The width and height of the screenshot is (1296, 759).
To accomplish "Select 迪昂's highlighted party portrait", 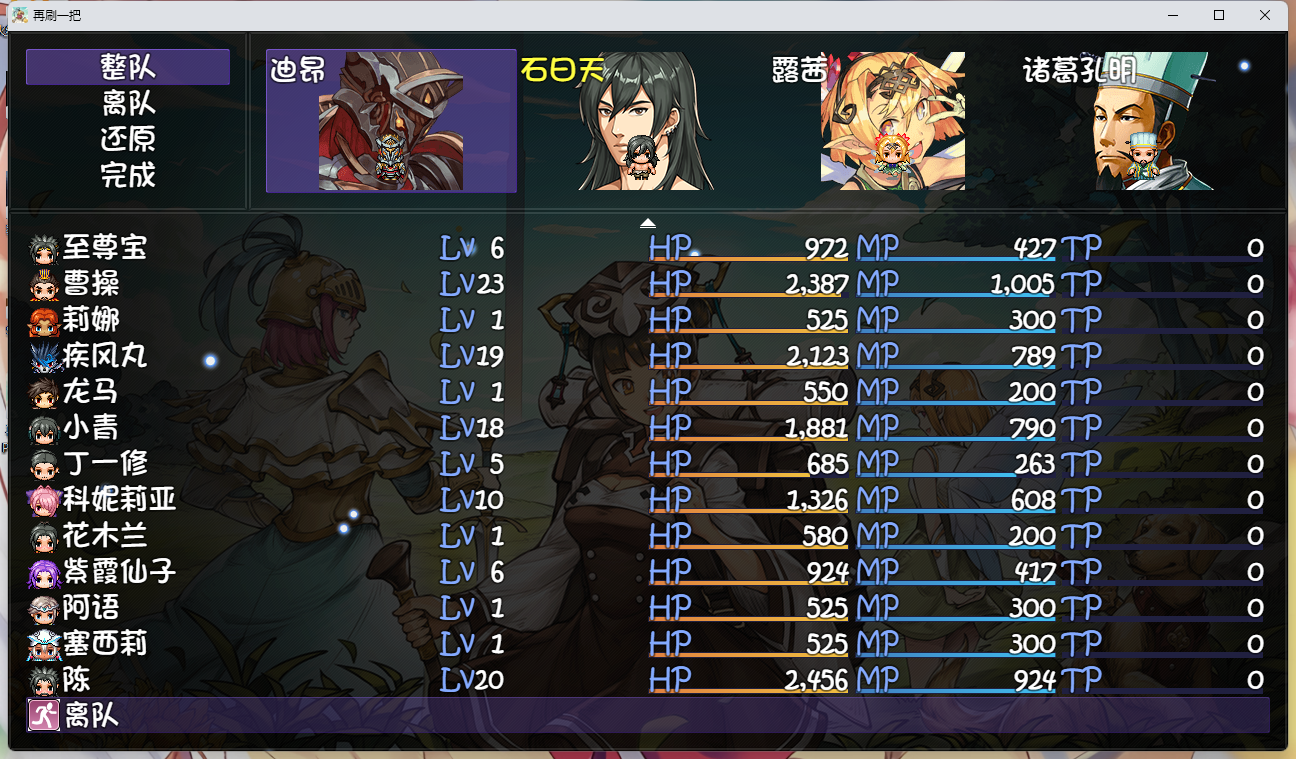I will [390, 122].
